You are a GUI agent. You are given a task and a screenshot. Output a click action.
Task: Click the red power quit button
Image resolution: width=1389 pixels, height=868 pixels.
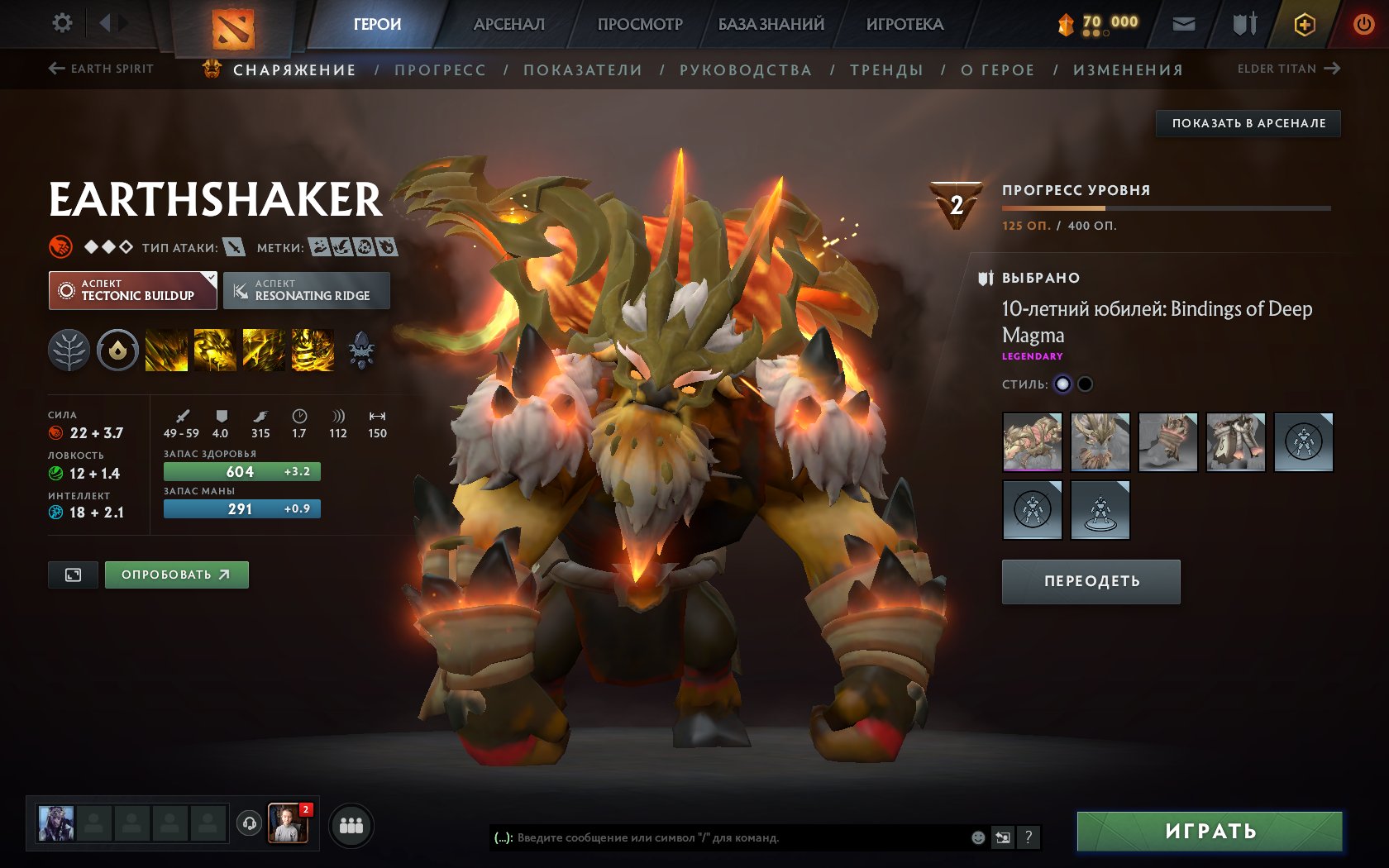coord(1363,24)
